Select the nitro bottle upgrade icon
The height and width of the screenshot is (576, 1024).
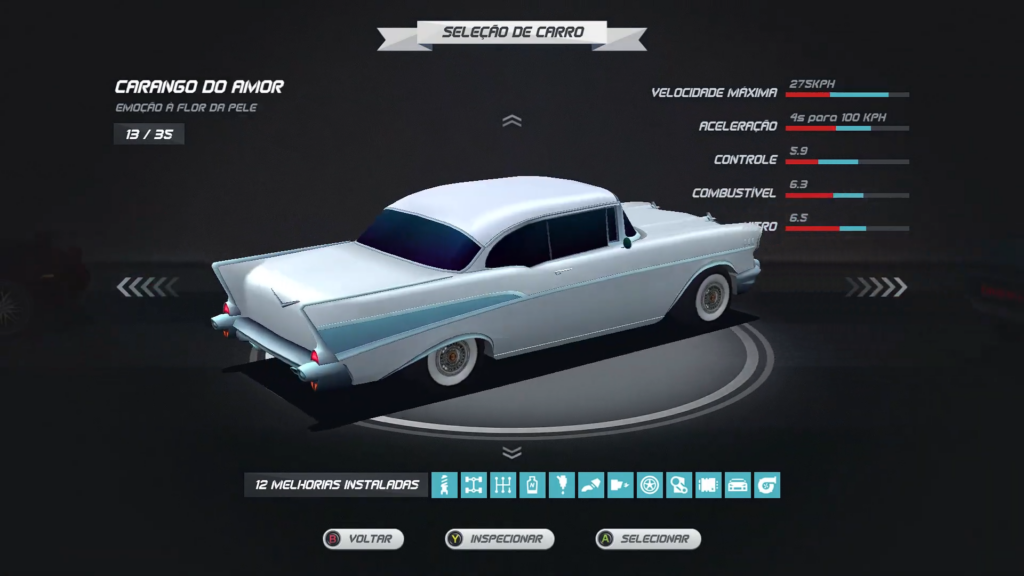click(533, 486)
